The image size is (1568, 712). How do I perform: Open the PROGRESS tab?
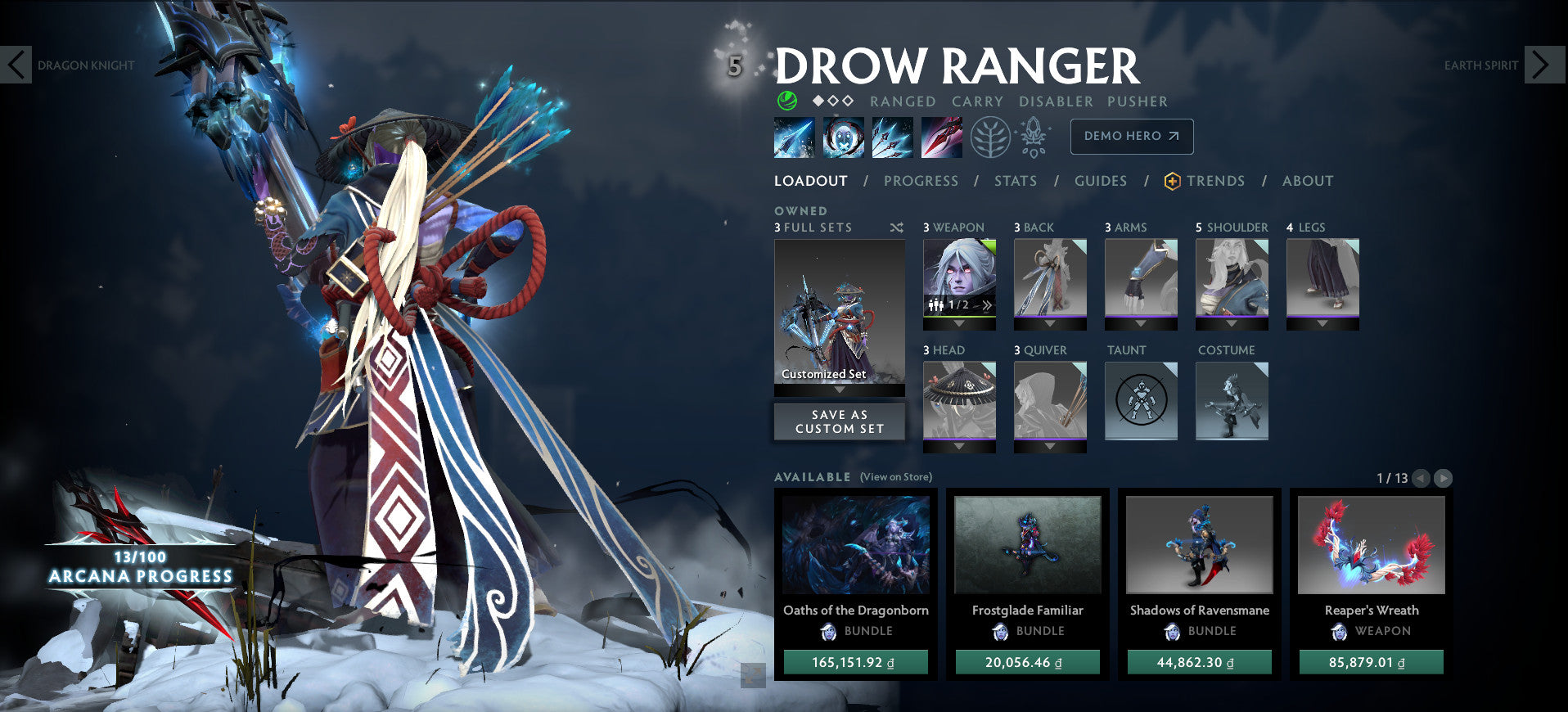921,181
